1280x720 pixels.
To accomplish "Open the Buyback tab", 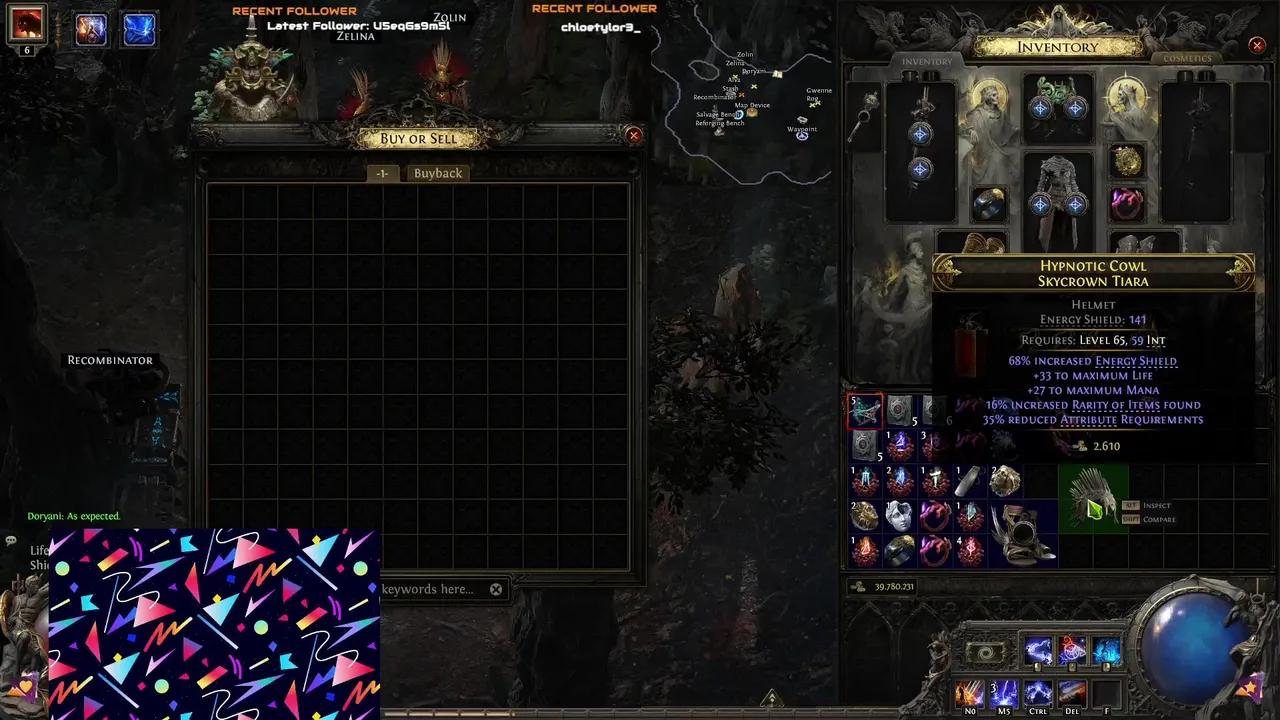I will coord(438,172).
